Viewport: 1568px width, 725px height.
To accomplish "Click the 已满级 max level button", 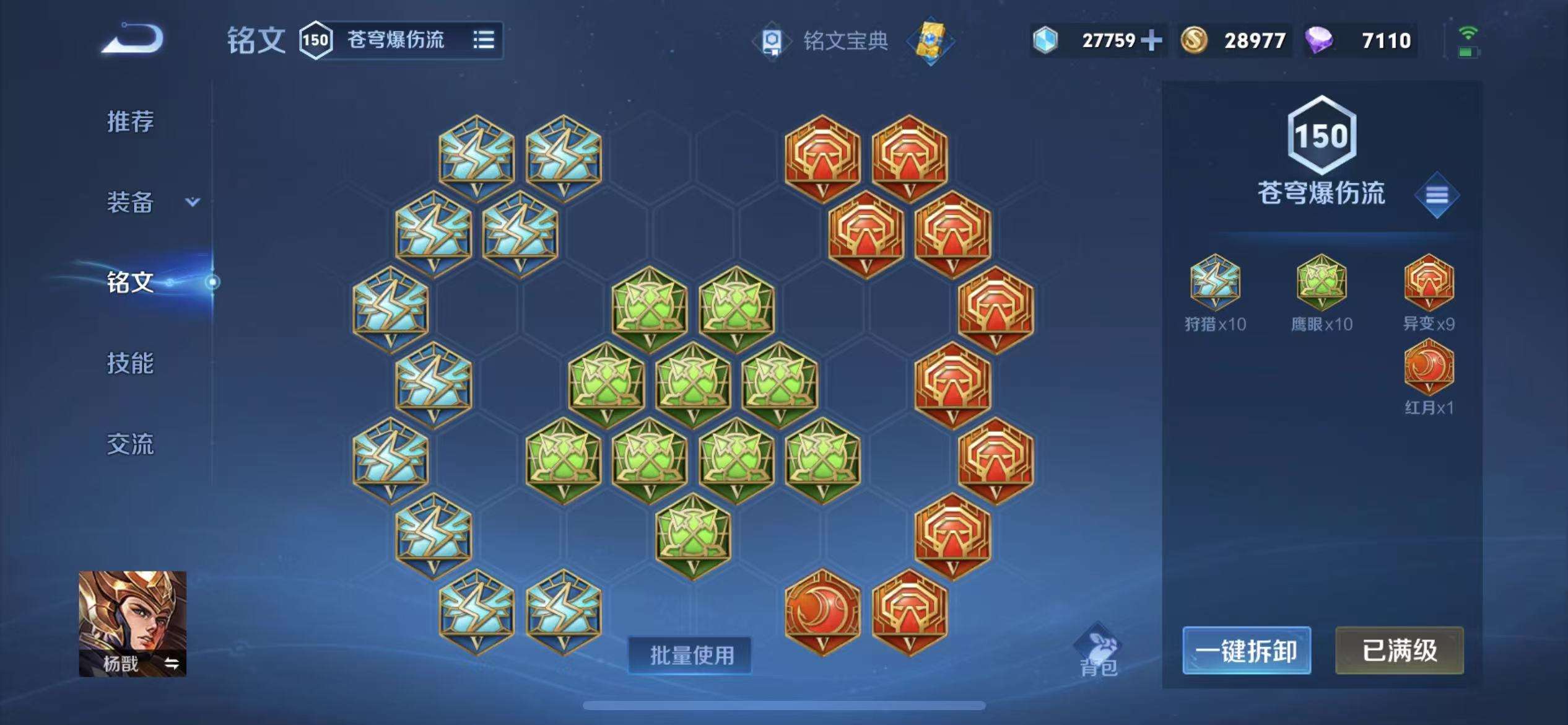I will pyautogui.click(x=1399, y=651).
